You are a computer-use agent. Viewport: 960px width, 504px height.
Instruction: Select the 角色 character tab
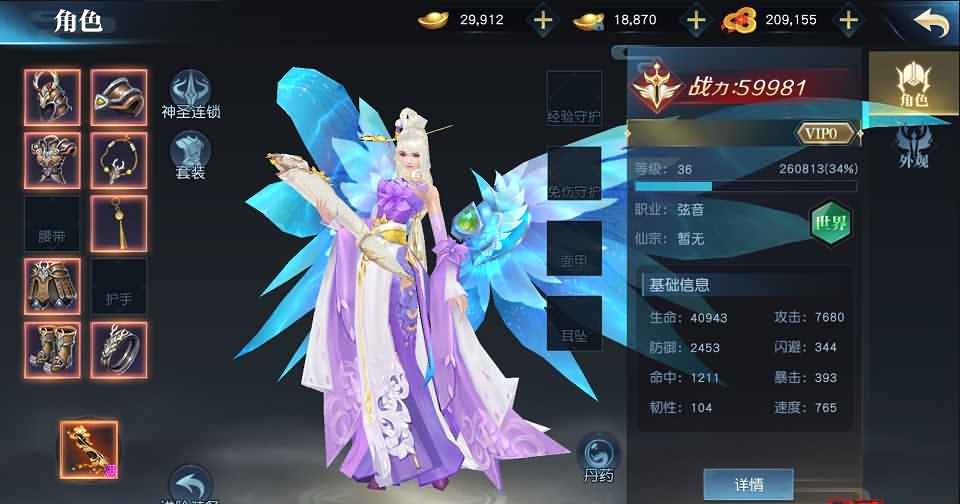(x=913, y=83)
